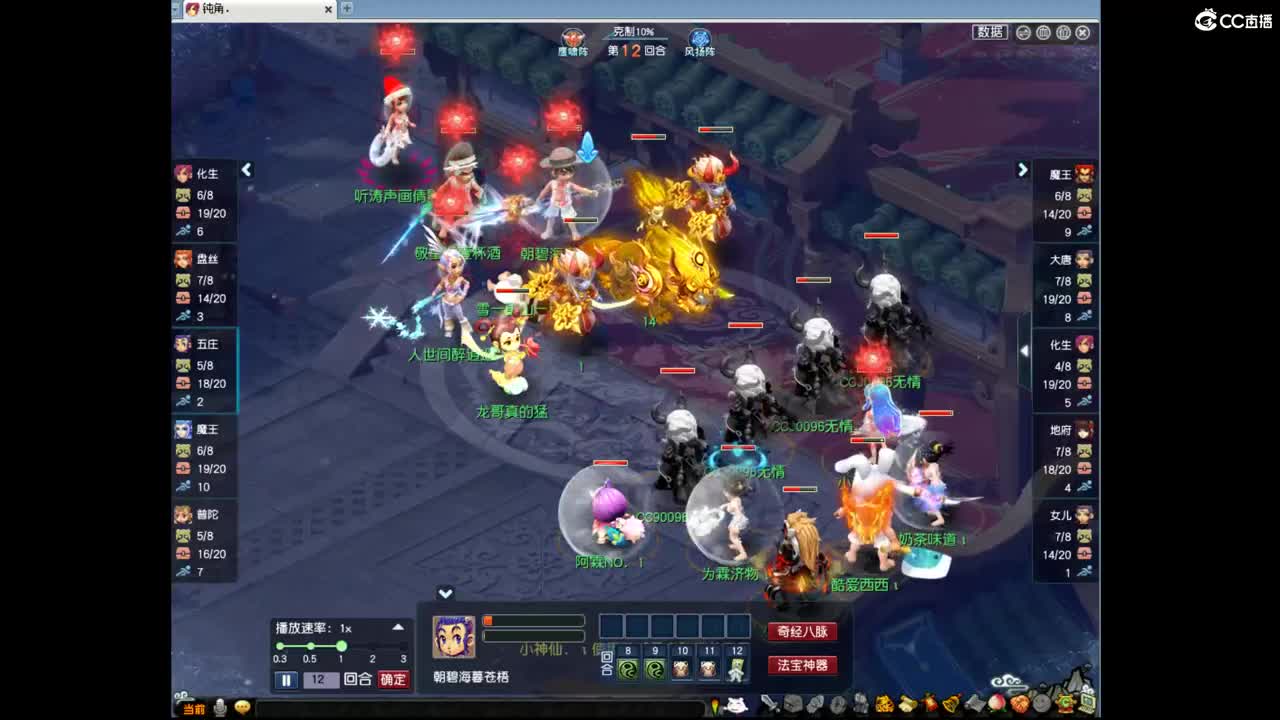Click the sword item icon on the bottom bar
The width and height of the screenshot is (1280, 720).
pos(768,704)
